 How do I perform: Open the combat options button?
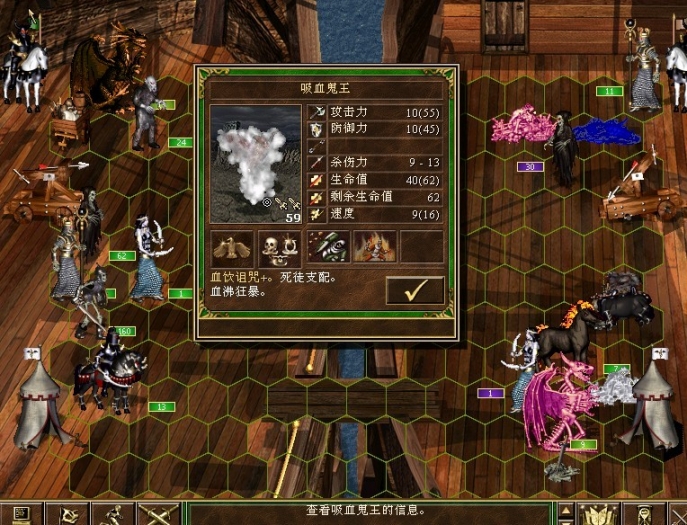(x=20, y=514)
